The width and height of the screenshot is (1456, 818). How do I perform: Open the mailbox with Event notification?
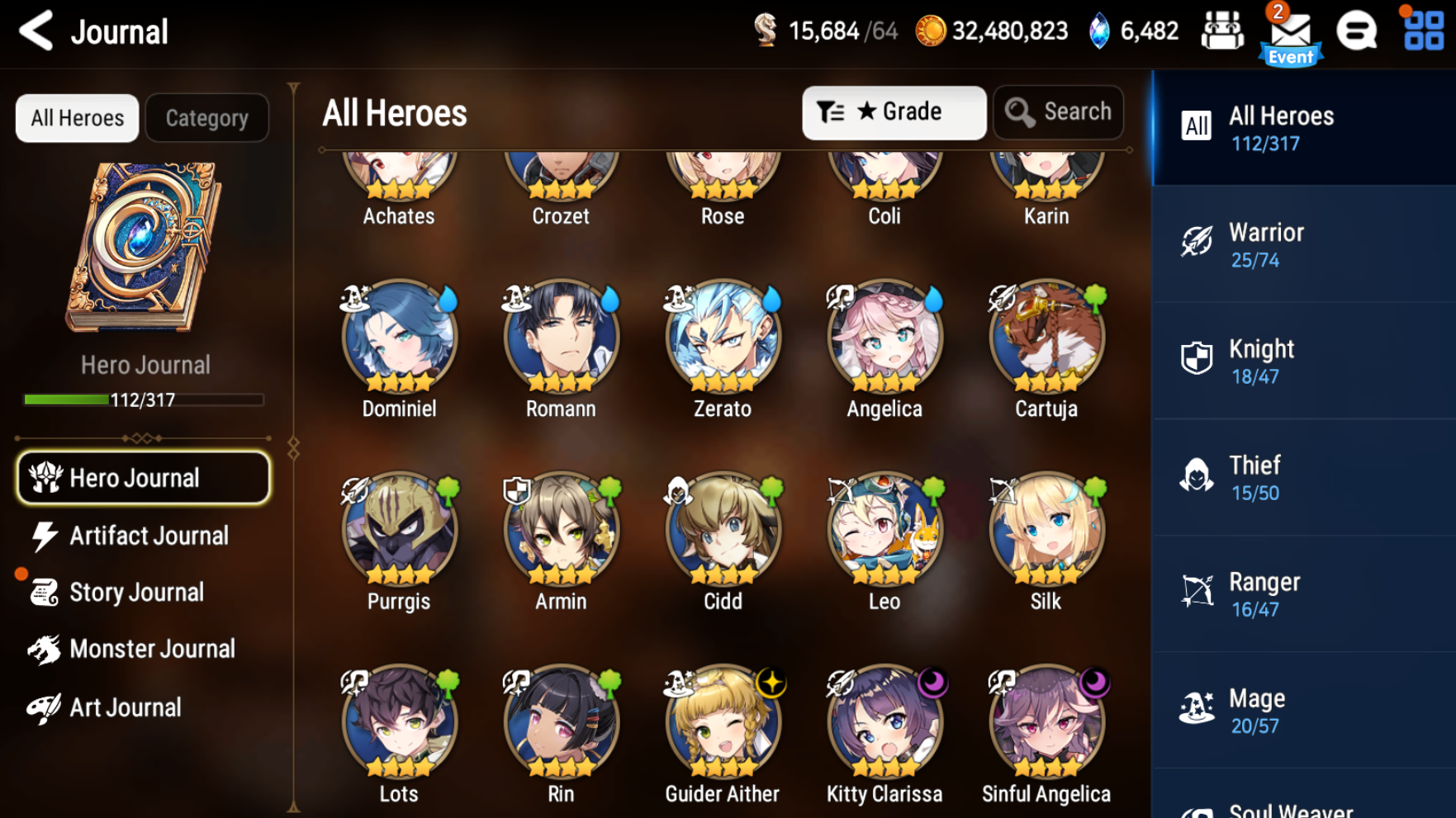coord(1291,31)
